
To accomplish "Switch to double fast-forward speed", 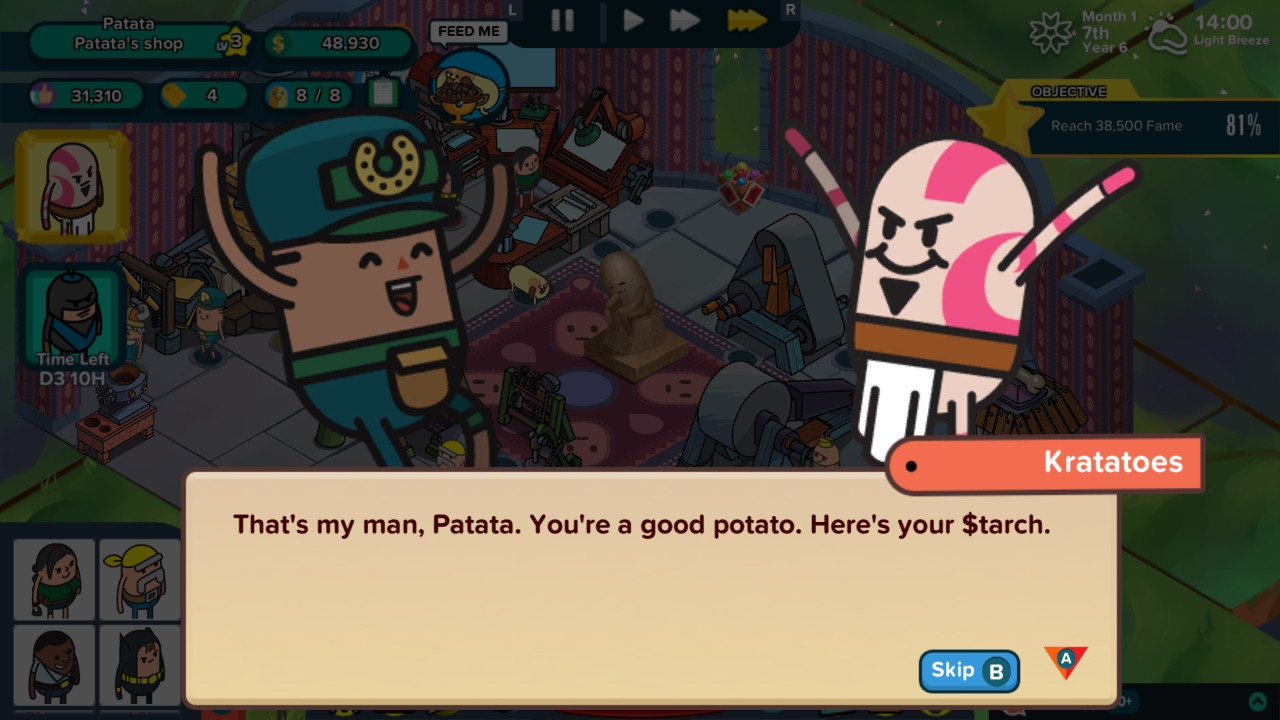I will point(685,20).
